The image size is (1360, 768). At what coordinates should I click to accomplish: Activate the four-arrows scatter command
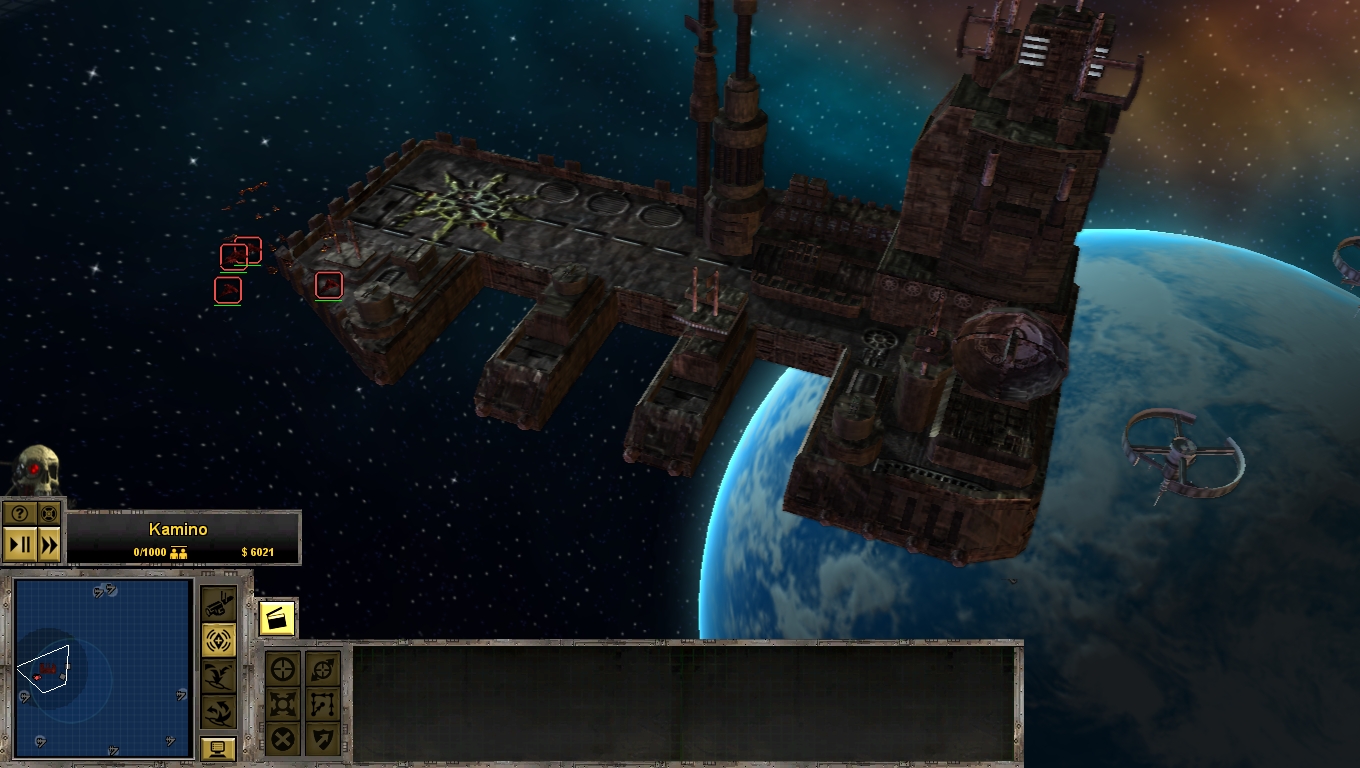(285, 704)
